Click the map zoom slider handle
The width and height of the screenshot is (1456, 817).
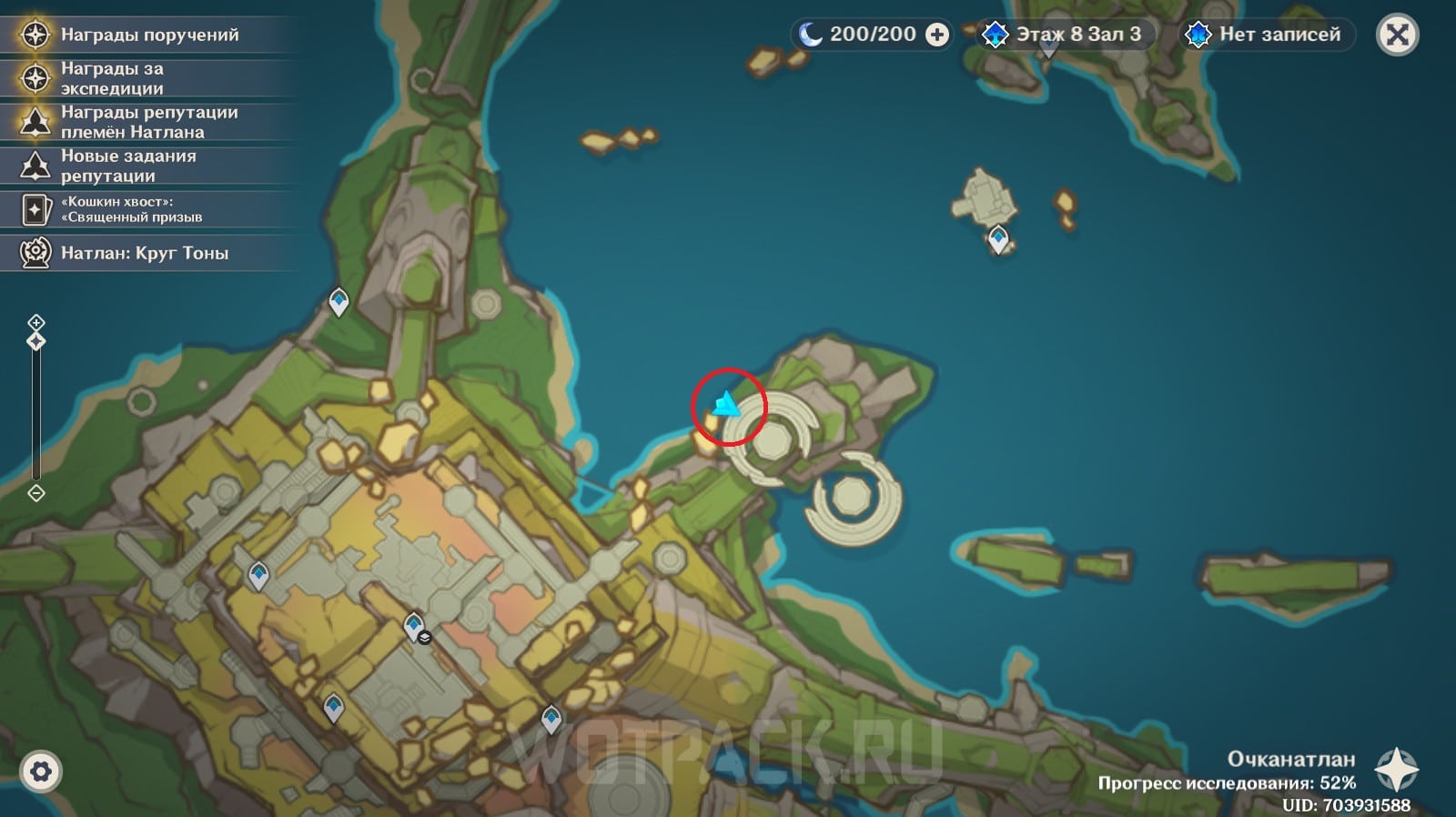tap(36, 341)
